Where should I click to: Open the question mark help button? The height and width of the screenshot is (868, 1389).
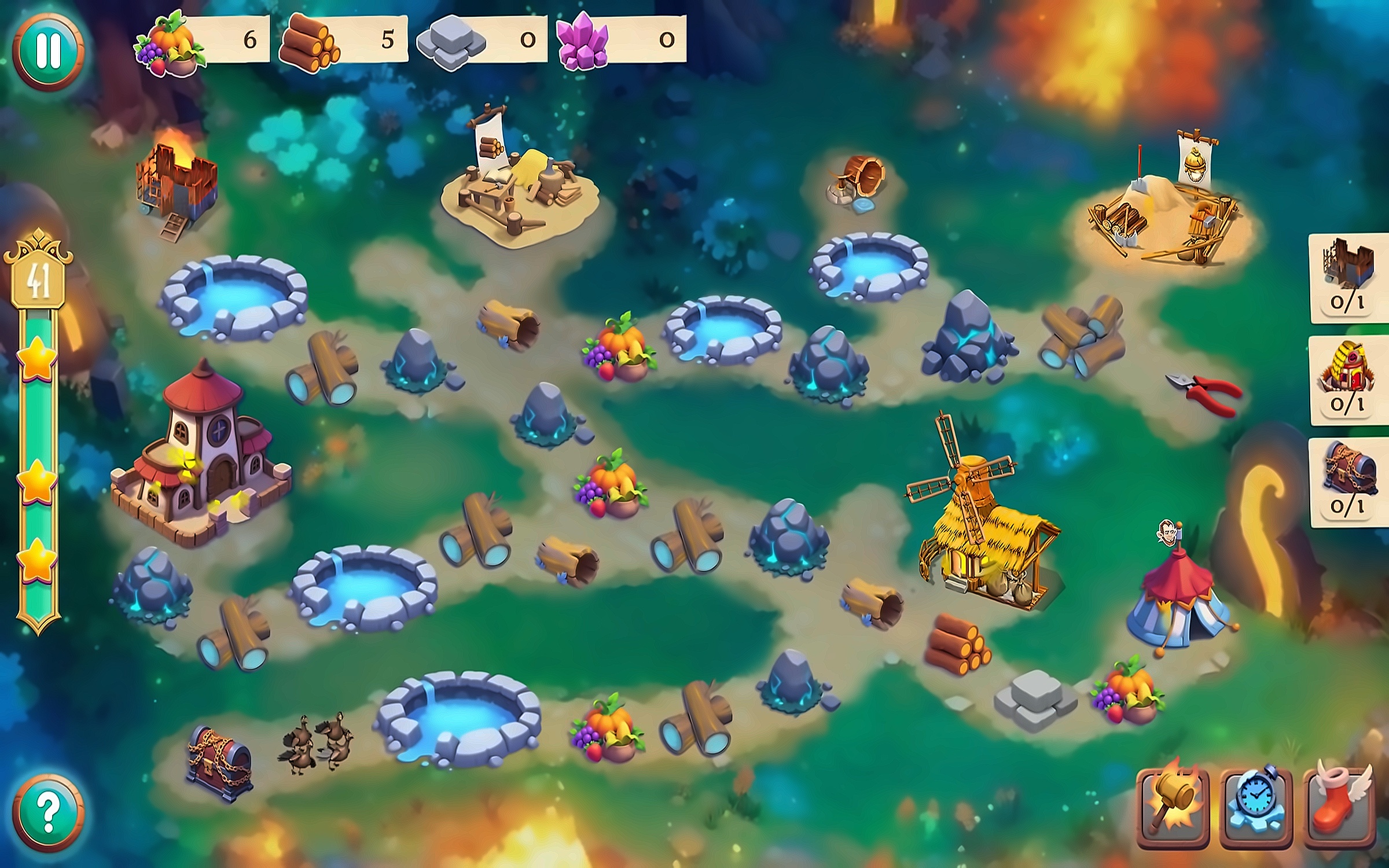49,813
